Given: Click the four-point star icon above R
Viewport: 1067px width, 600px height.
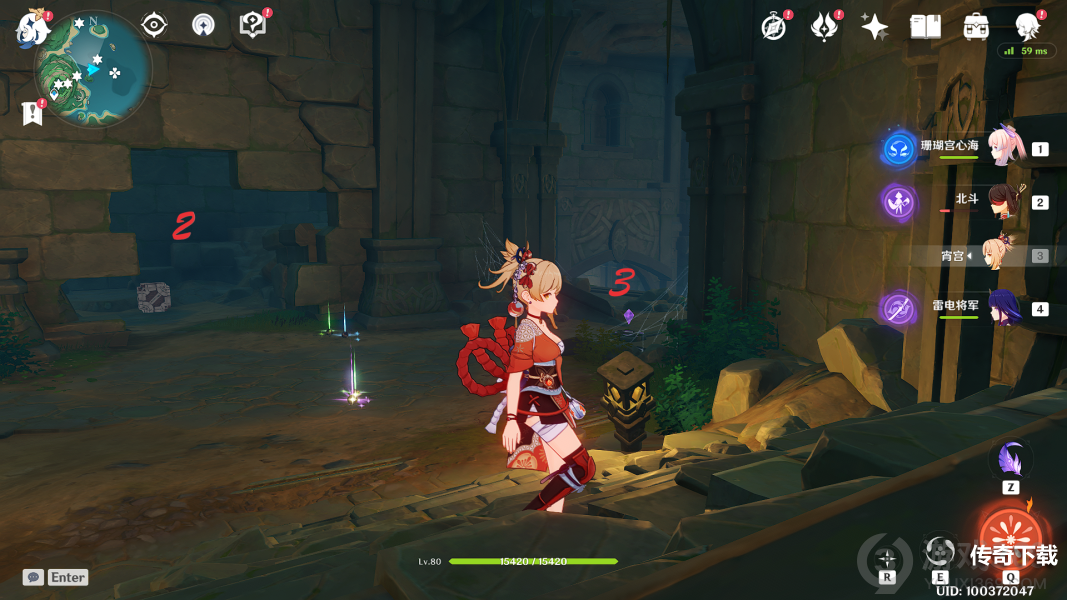Looking at the screenshot, I should click(886, 555).
